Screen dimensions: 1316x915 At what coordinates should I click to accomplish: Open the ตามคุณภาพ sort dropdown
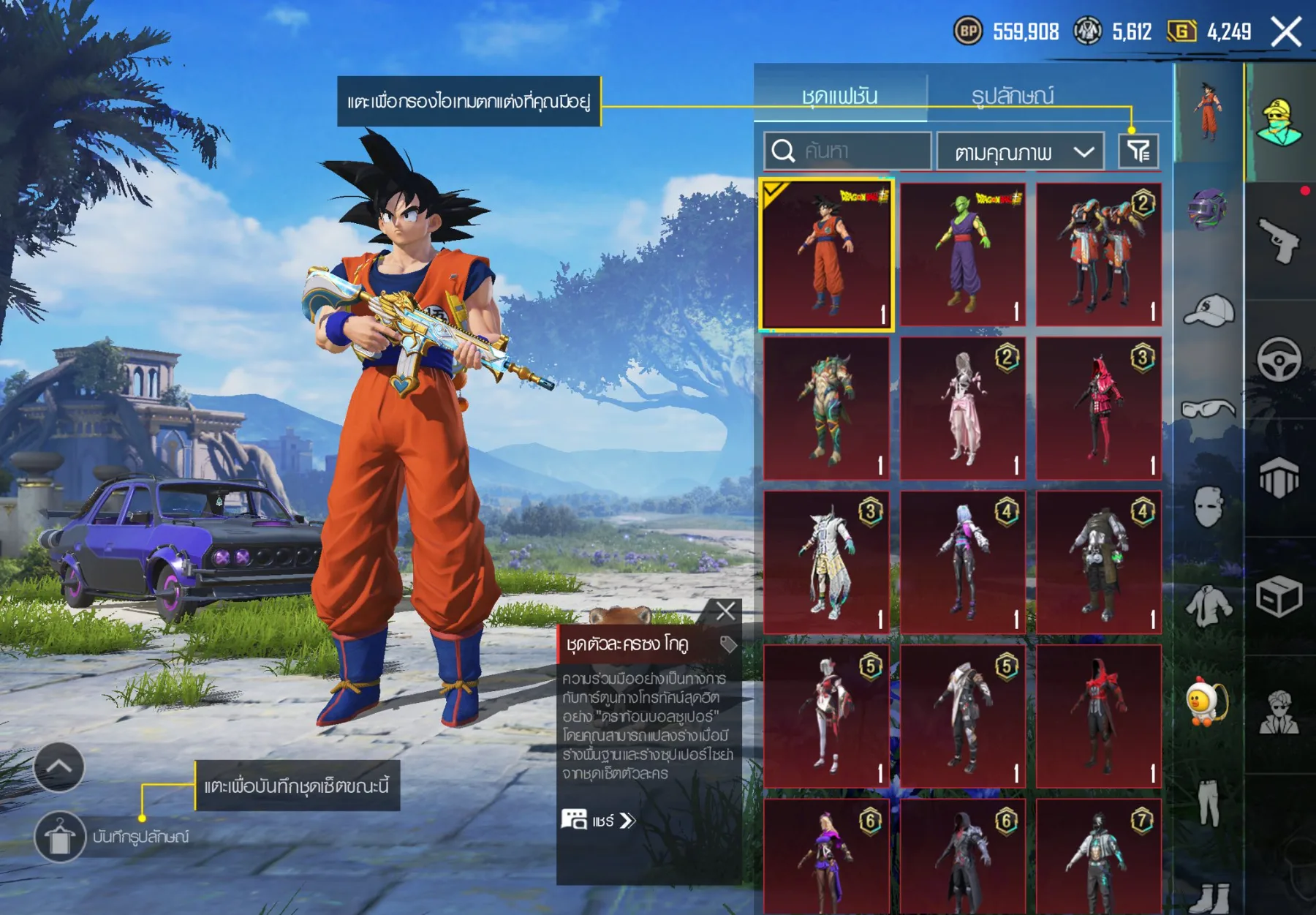1021,152
